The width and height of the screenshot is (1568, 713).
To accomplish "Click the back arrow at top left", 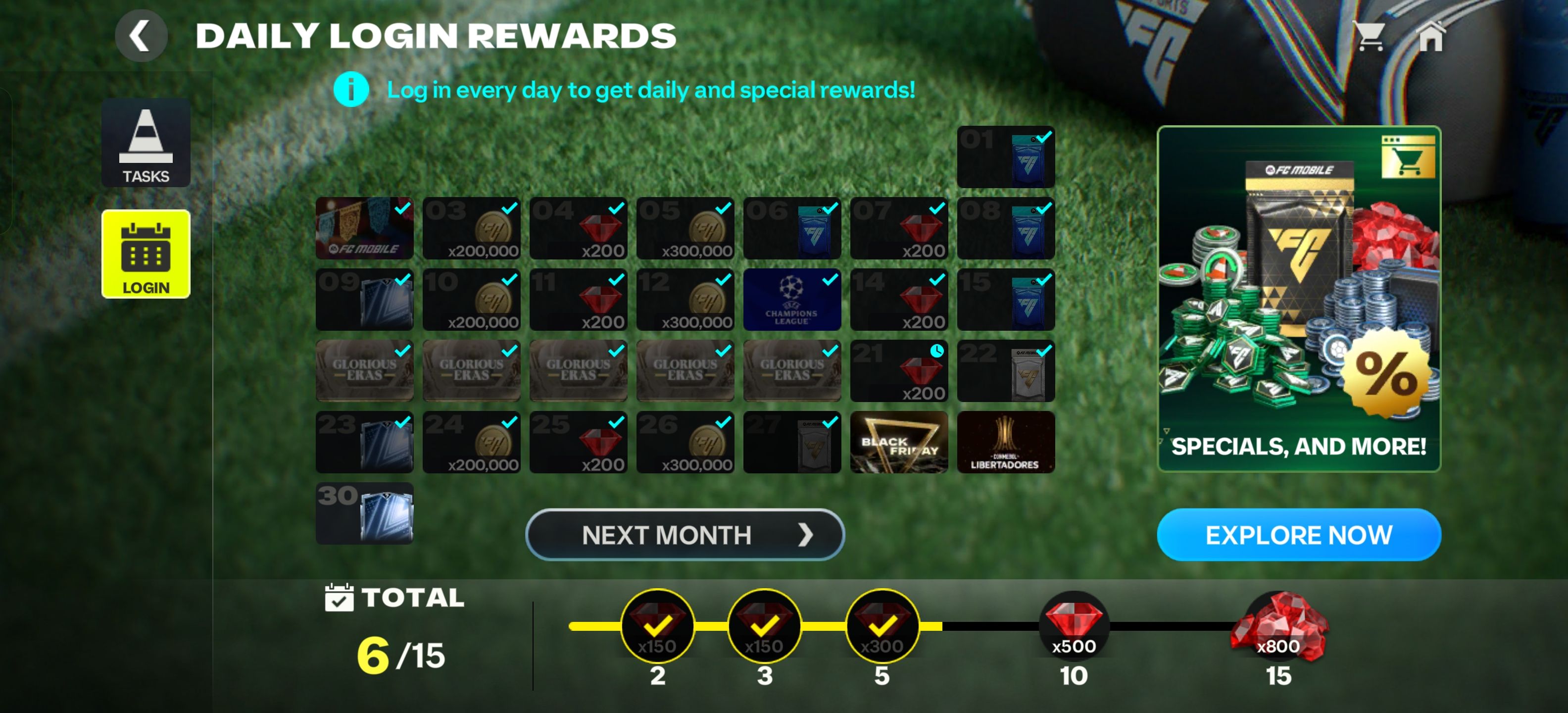I will 141,35.
